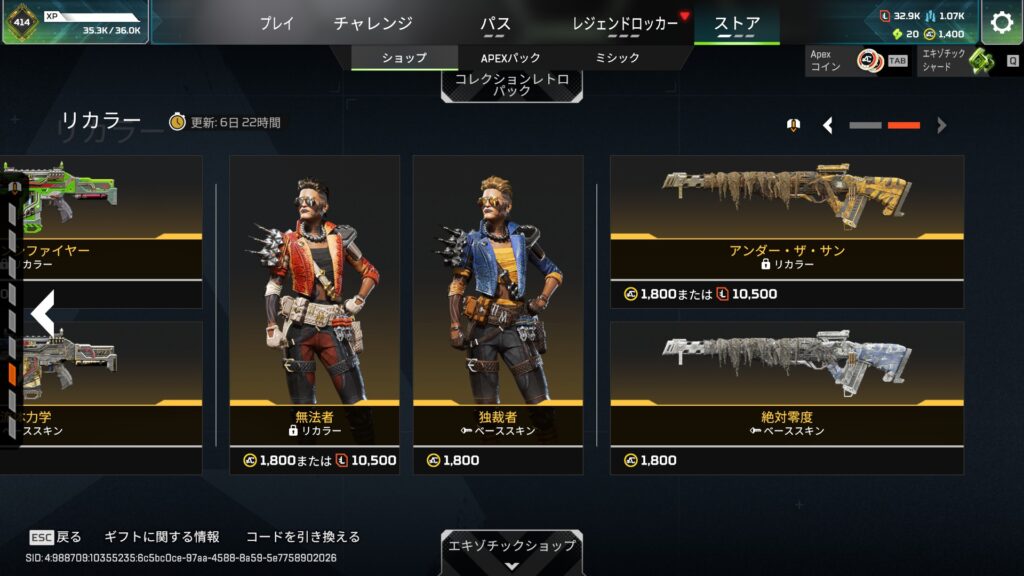The height and width of the screenshot is (576, 1024).
Task: Choose the 独裁者 base skin card
Action: click(498, 300)
